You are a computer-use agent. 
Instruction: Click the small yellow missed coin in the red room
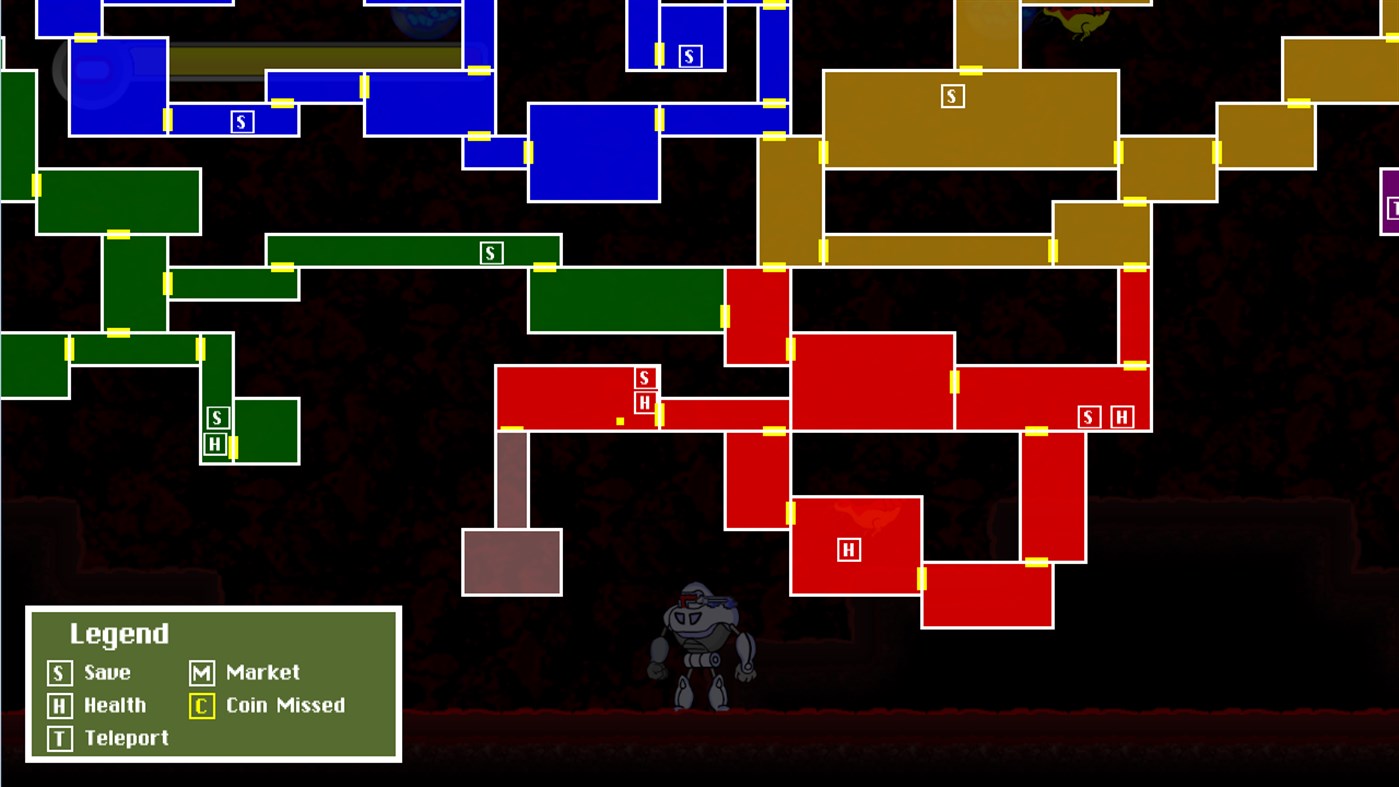point(620,421)
